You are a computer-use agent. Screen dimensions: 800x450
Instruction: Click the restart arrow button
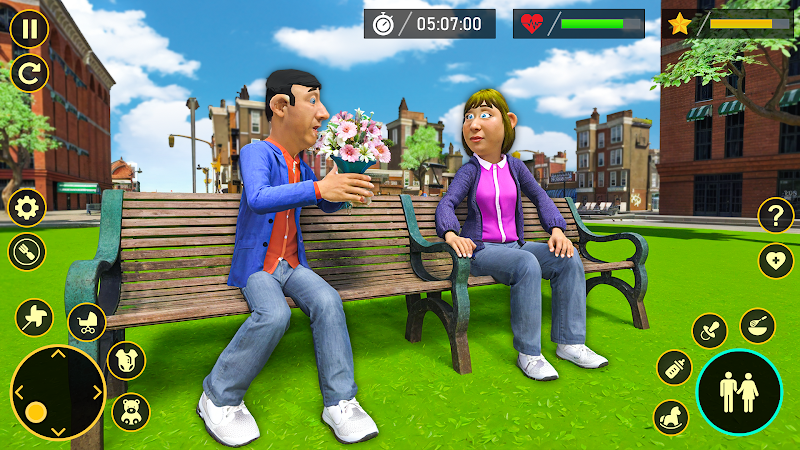30,72
